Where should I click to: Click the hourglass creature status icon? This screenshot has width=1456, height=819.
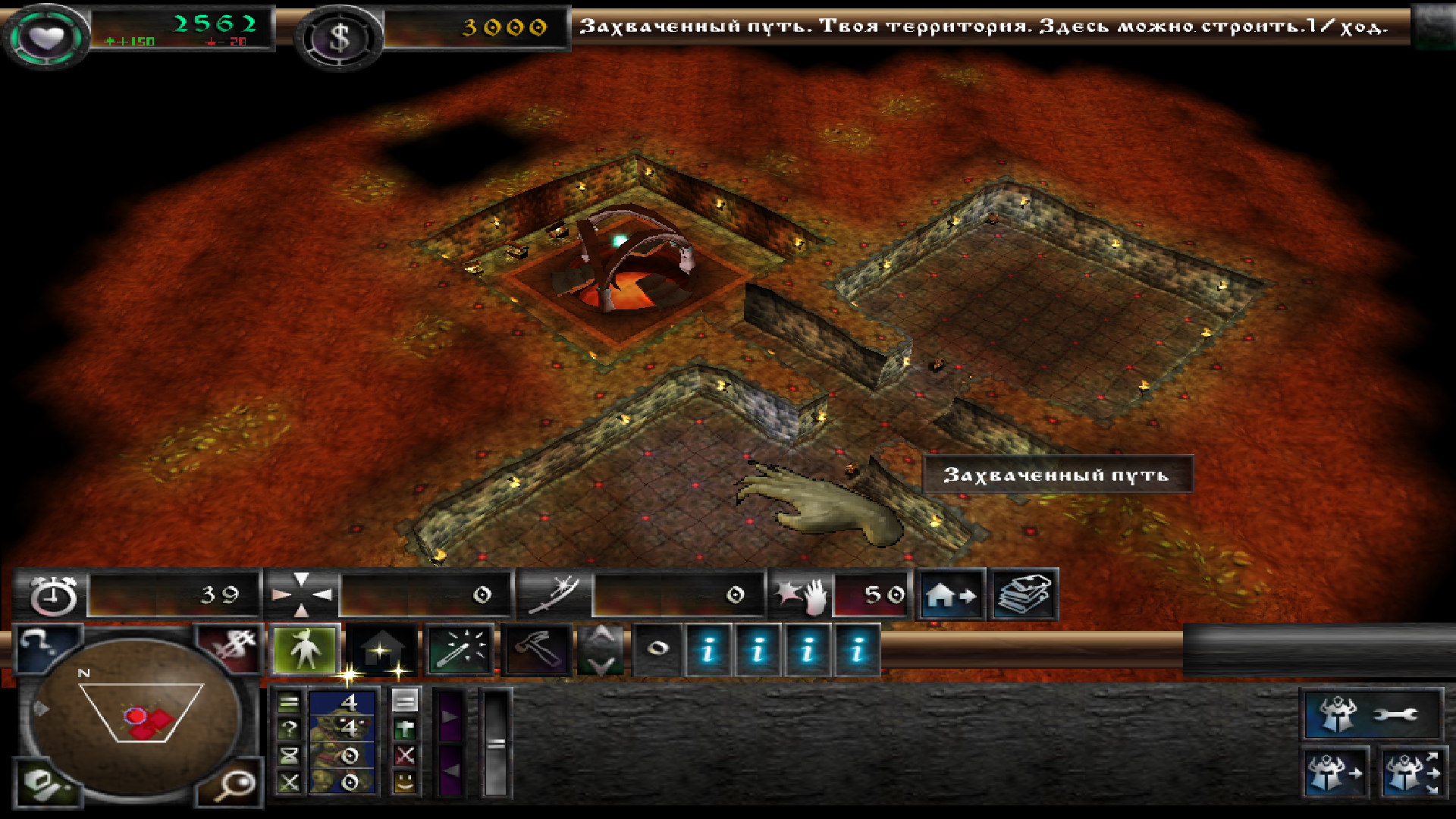(289, 755)
